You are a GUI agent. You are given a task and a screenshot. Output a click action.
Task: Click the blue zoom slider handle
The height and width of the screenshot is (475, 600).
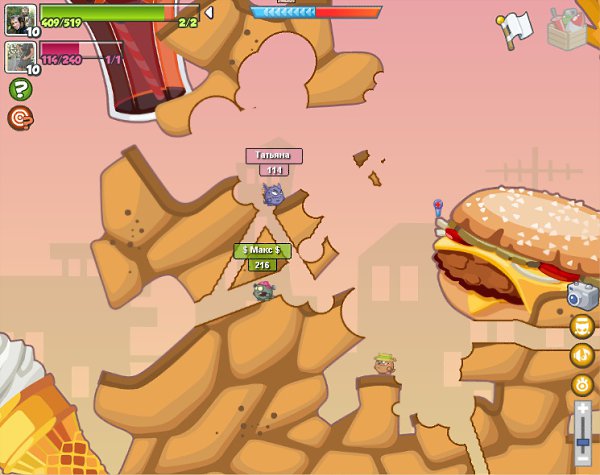click(583, 440)
